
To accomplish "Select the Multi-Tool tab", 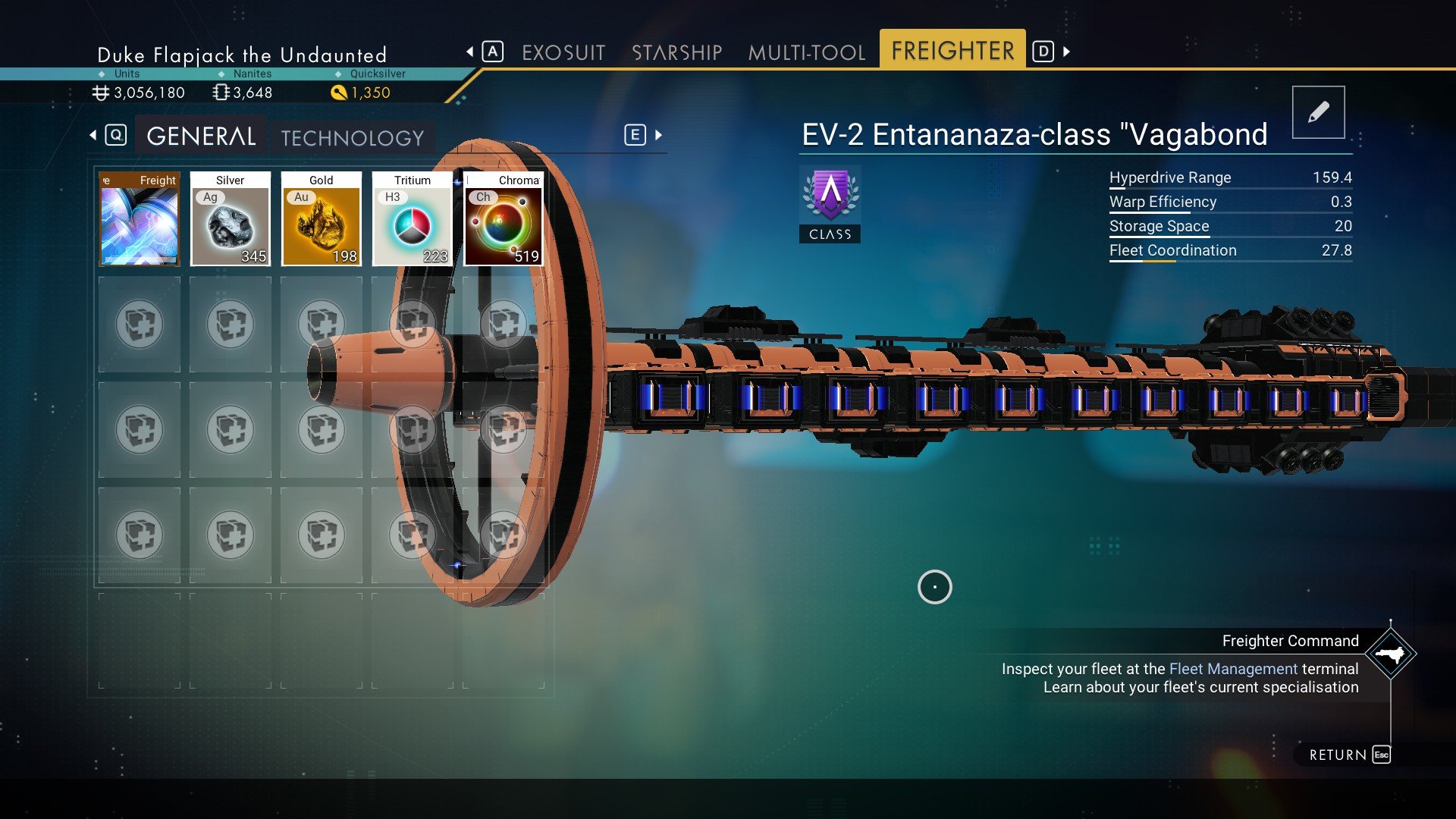I will [806, 52].
